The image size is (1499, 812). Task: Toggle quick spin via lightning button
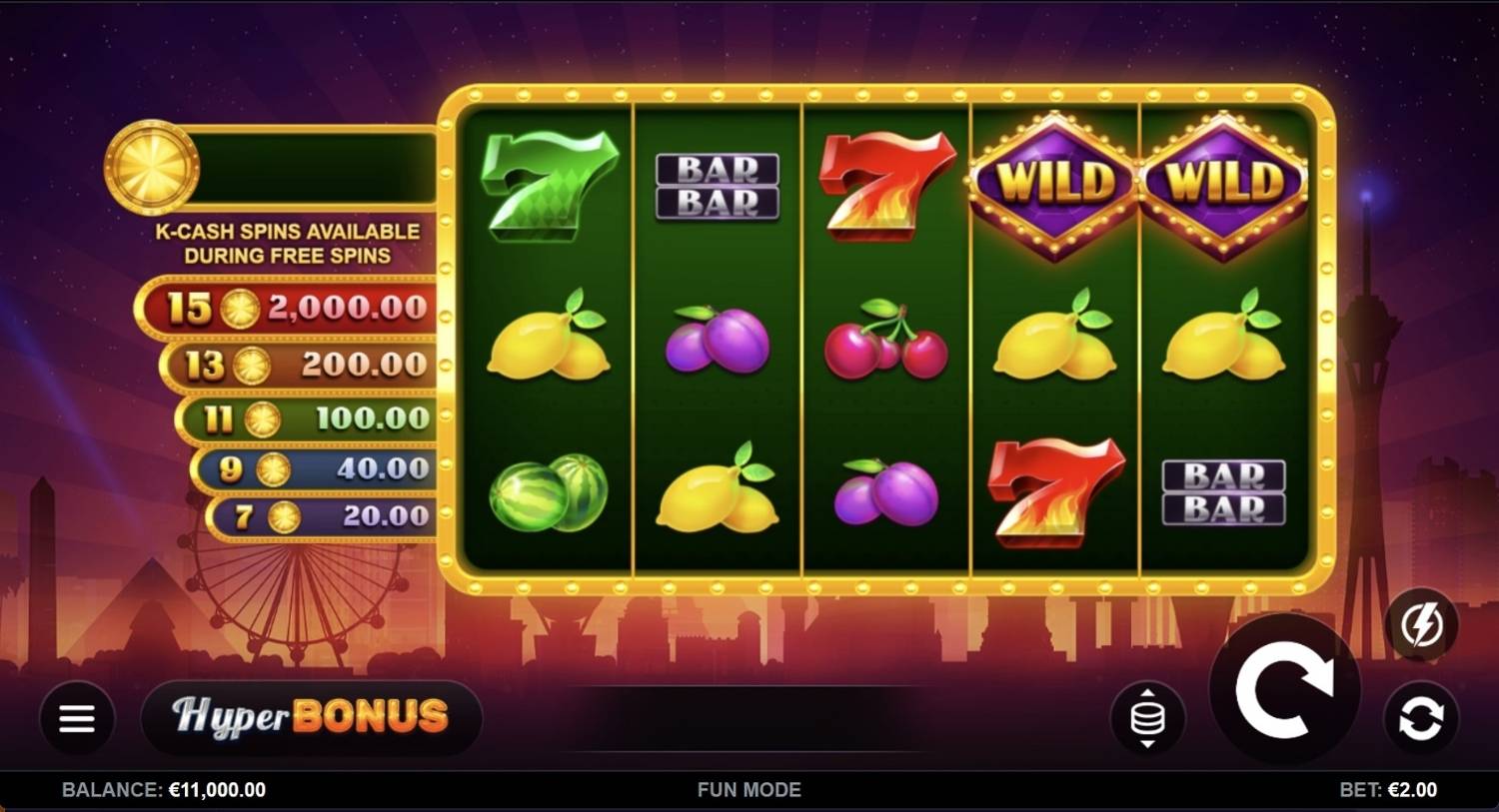(x=1423, y=624)
